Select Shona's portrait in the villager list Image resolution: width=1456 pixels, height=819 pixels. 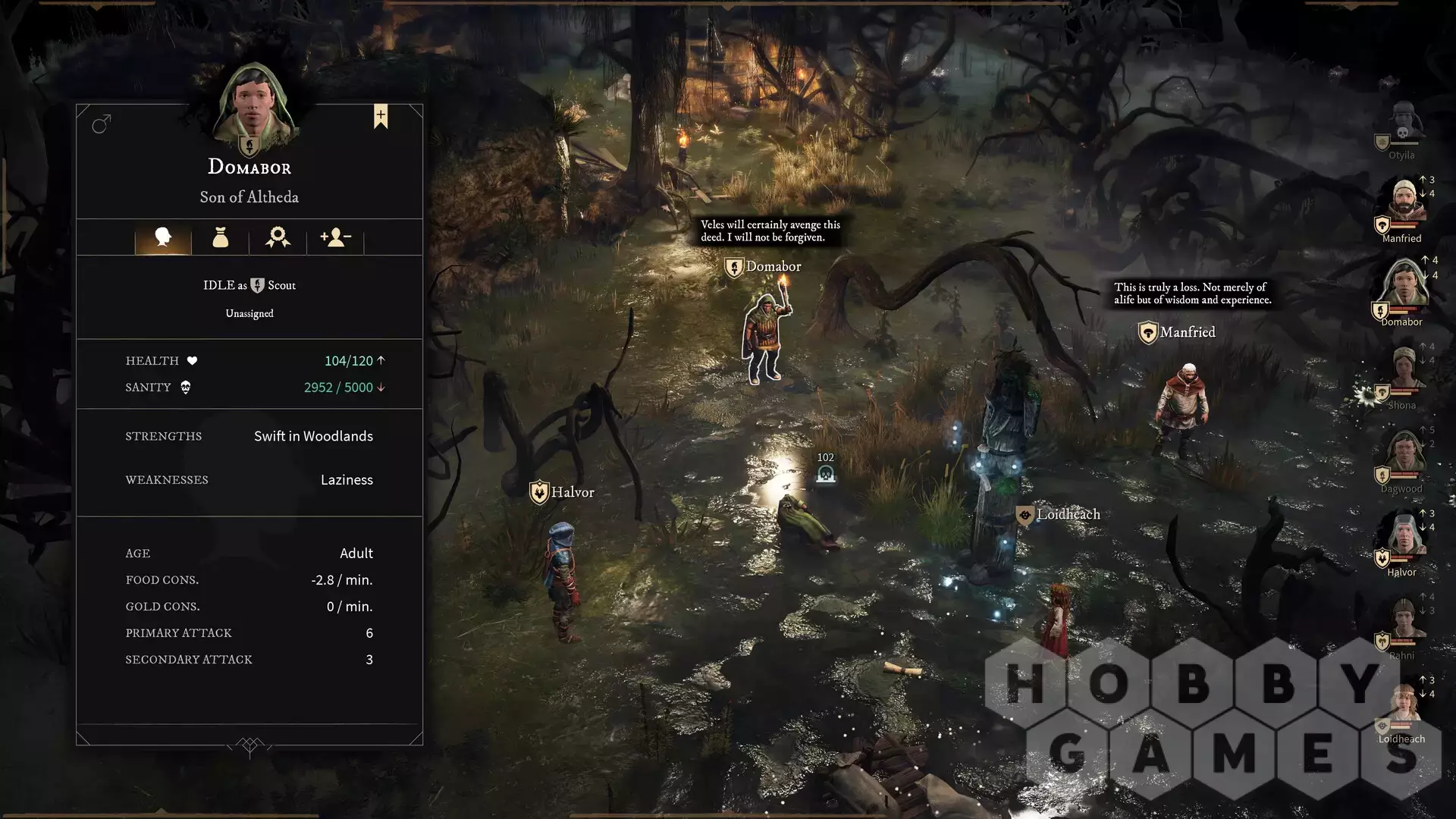(1404, 370)
